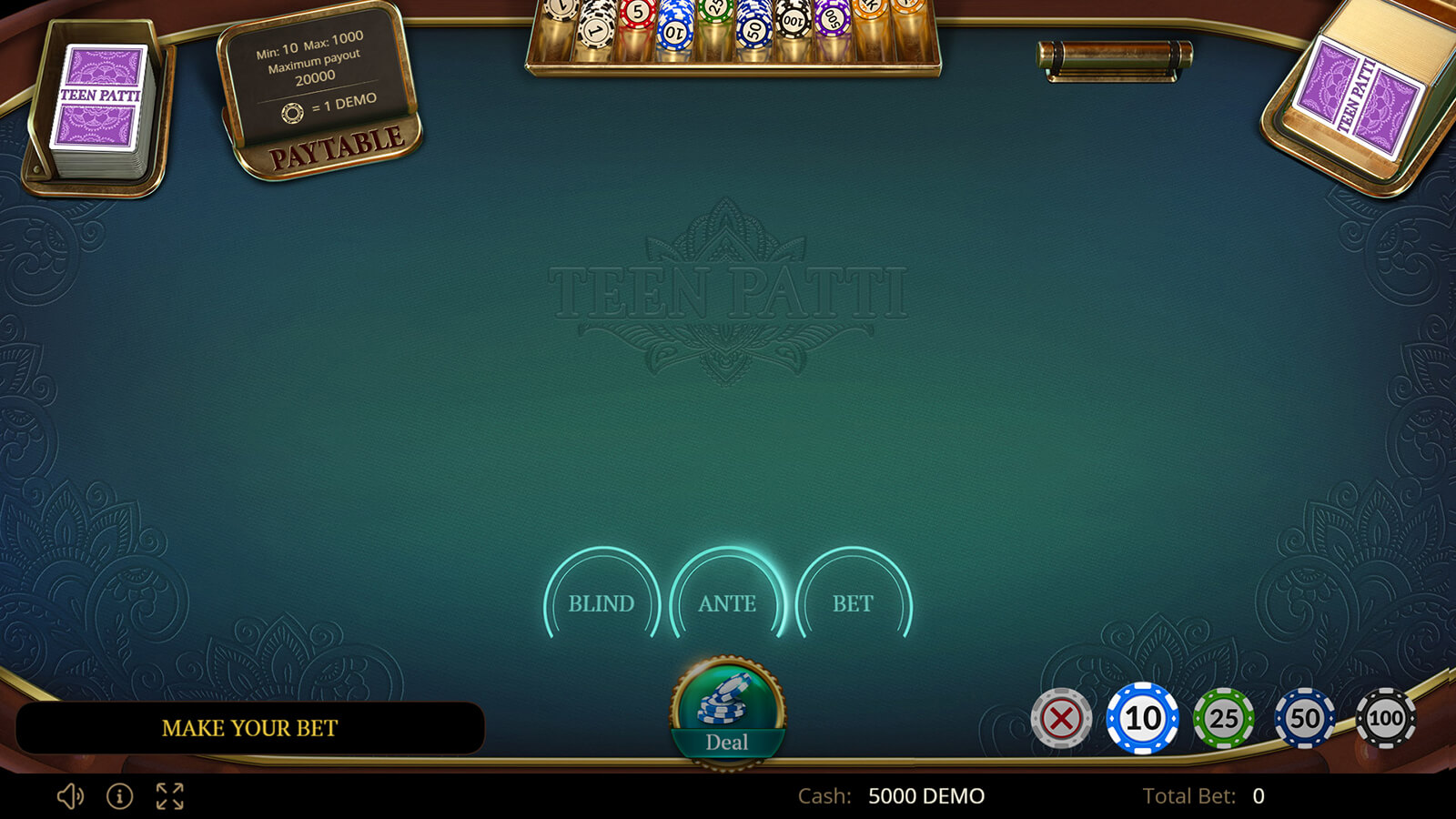Choose the navy 50 chip

(x=1304, y=719)
